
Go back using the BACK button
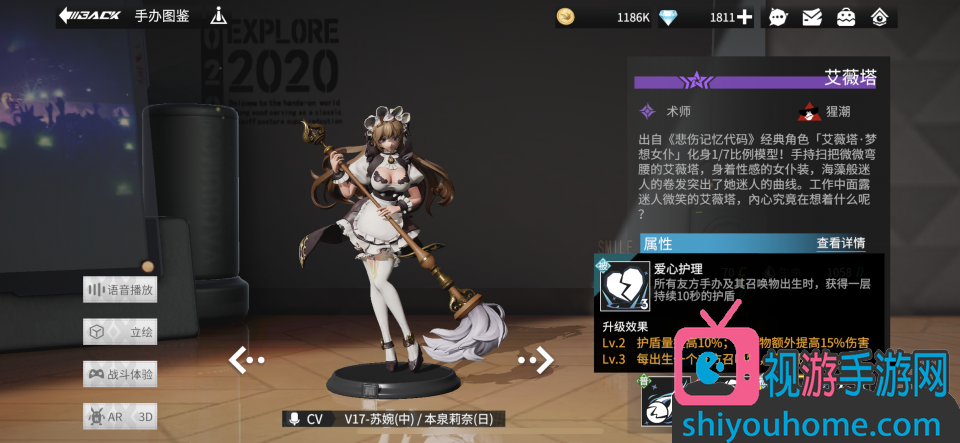pos(89,16)
